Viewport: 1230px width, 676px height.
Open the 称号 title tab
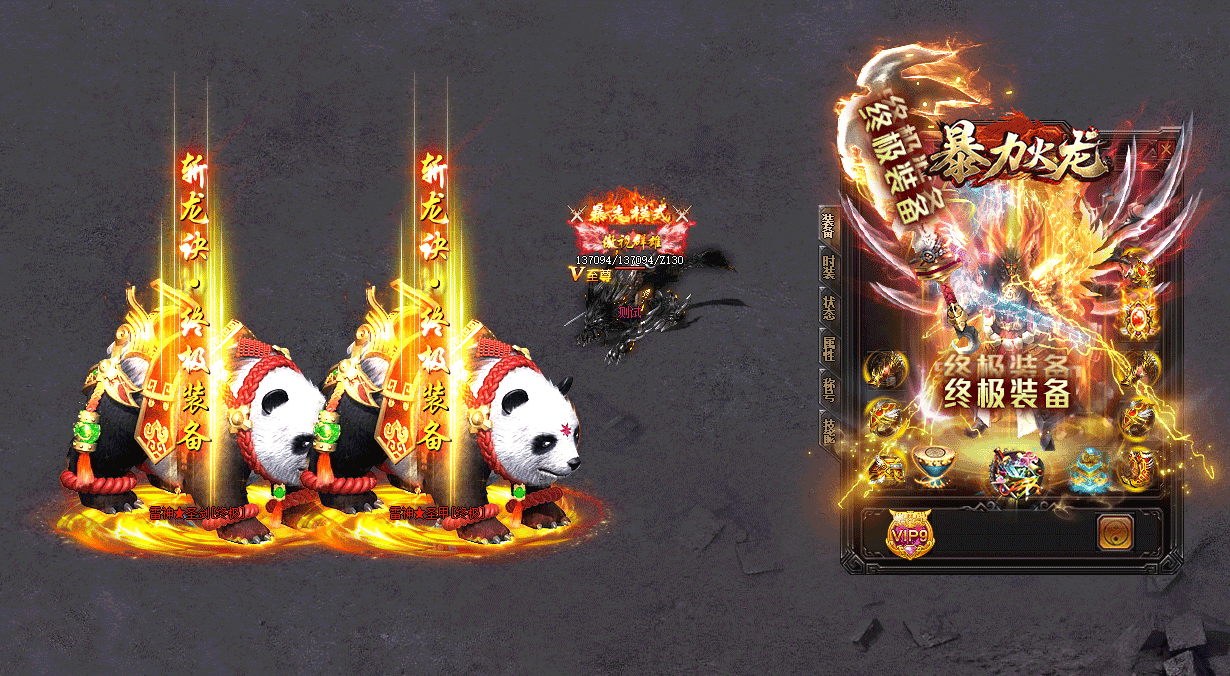829,389
